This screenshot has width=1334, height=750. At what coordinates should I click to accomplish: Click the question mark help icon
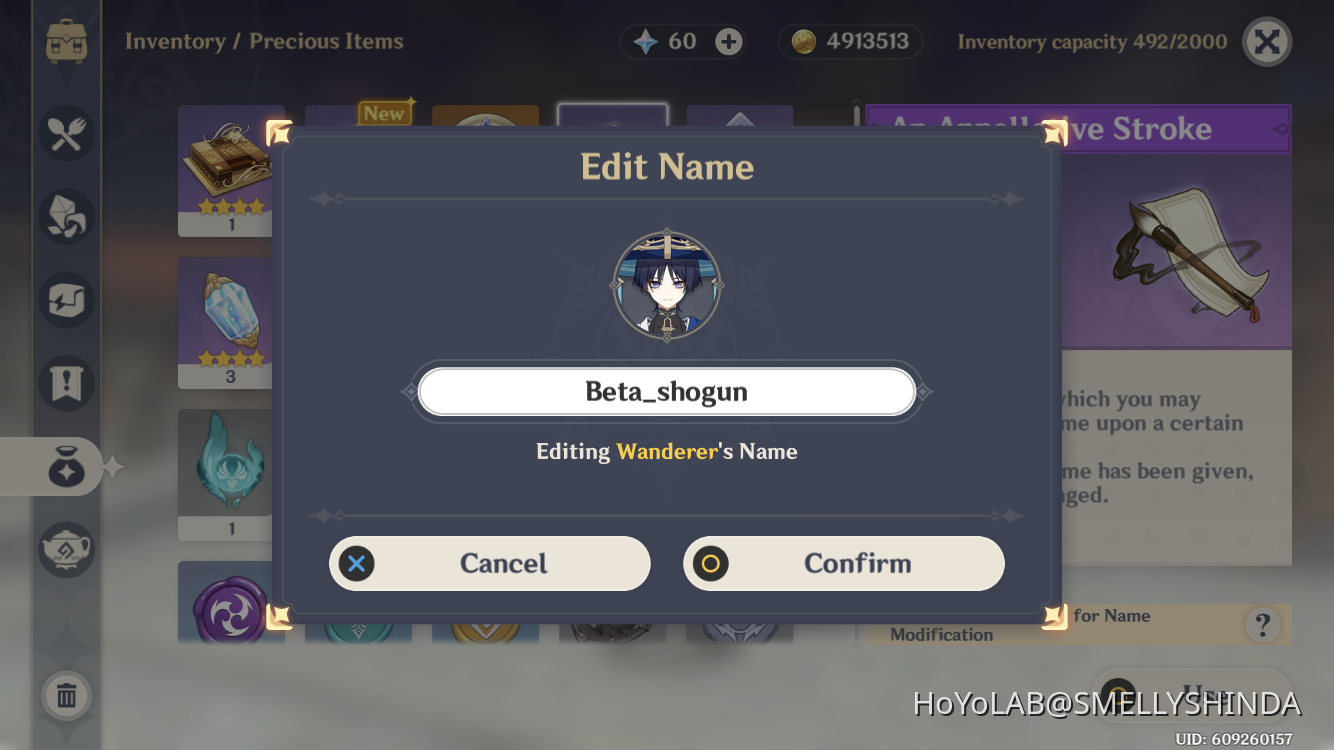(x=1262, y=624)
